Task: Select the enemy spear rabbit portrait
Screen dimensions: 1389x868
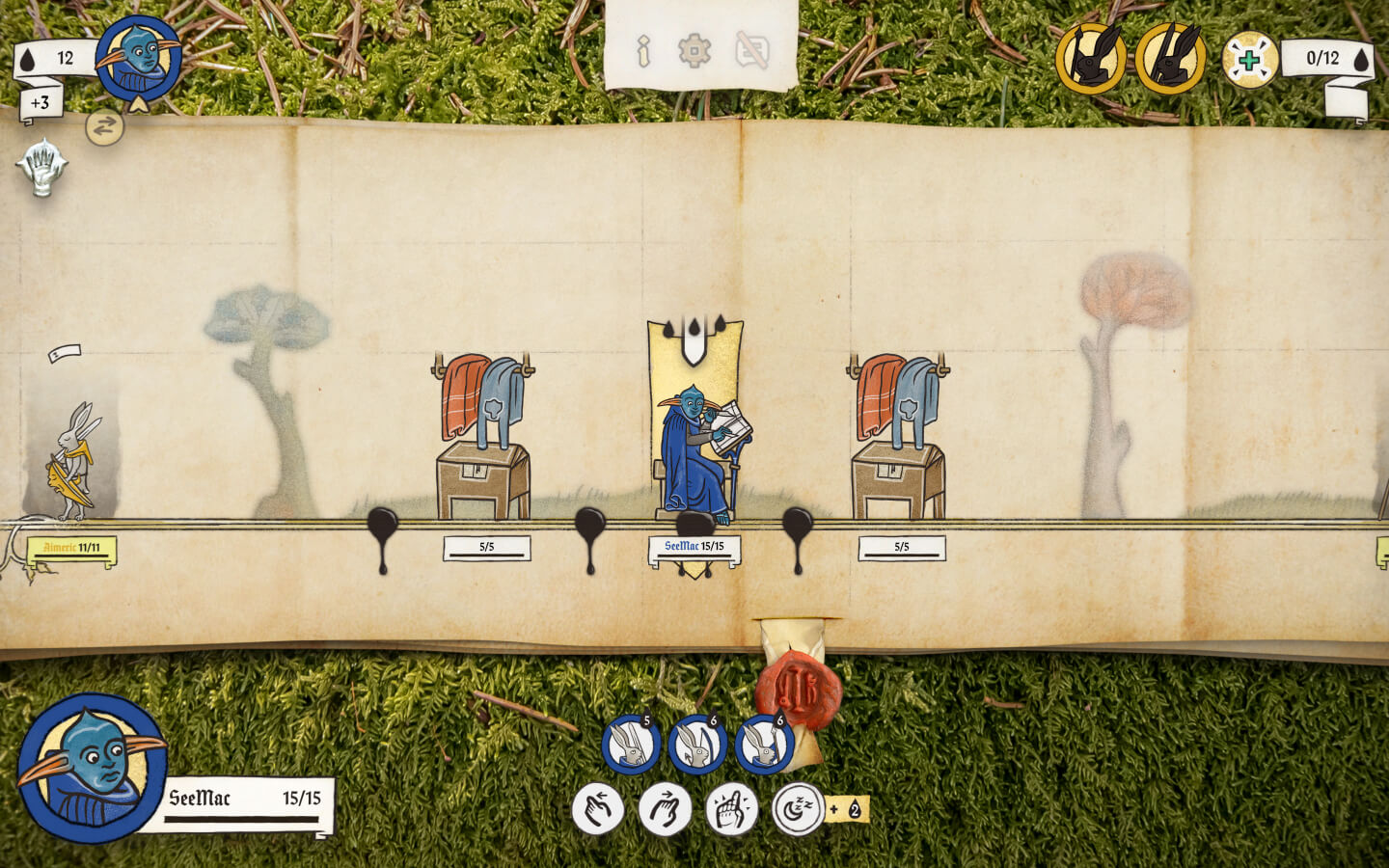Action: pyautogui.click(x=1091, y=59)
